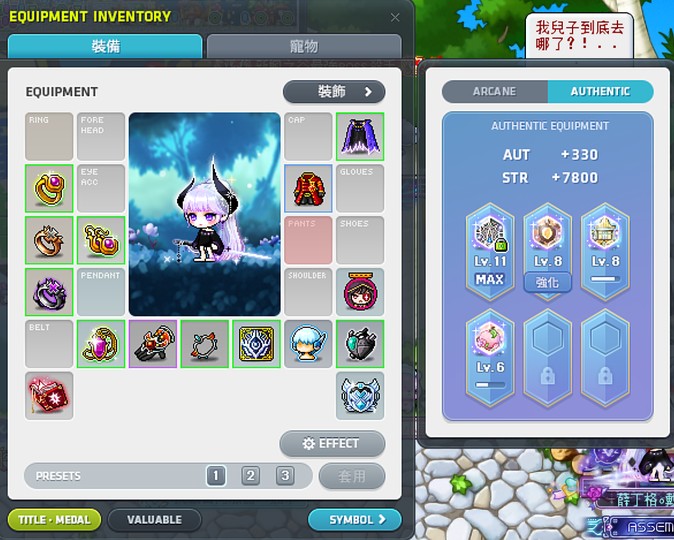Switch to the Arcane symbols tab
Image resolution: width=674 pixels, height=540 pixels.
point(495,91)
